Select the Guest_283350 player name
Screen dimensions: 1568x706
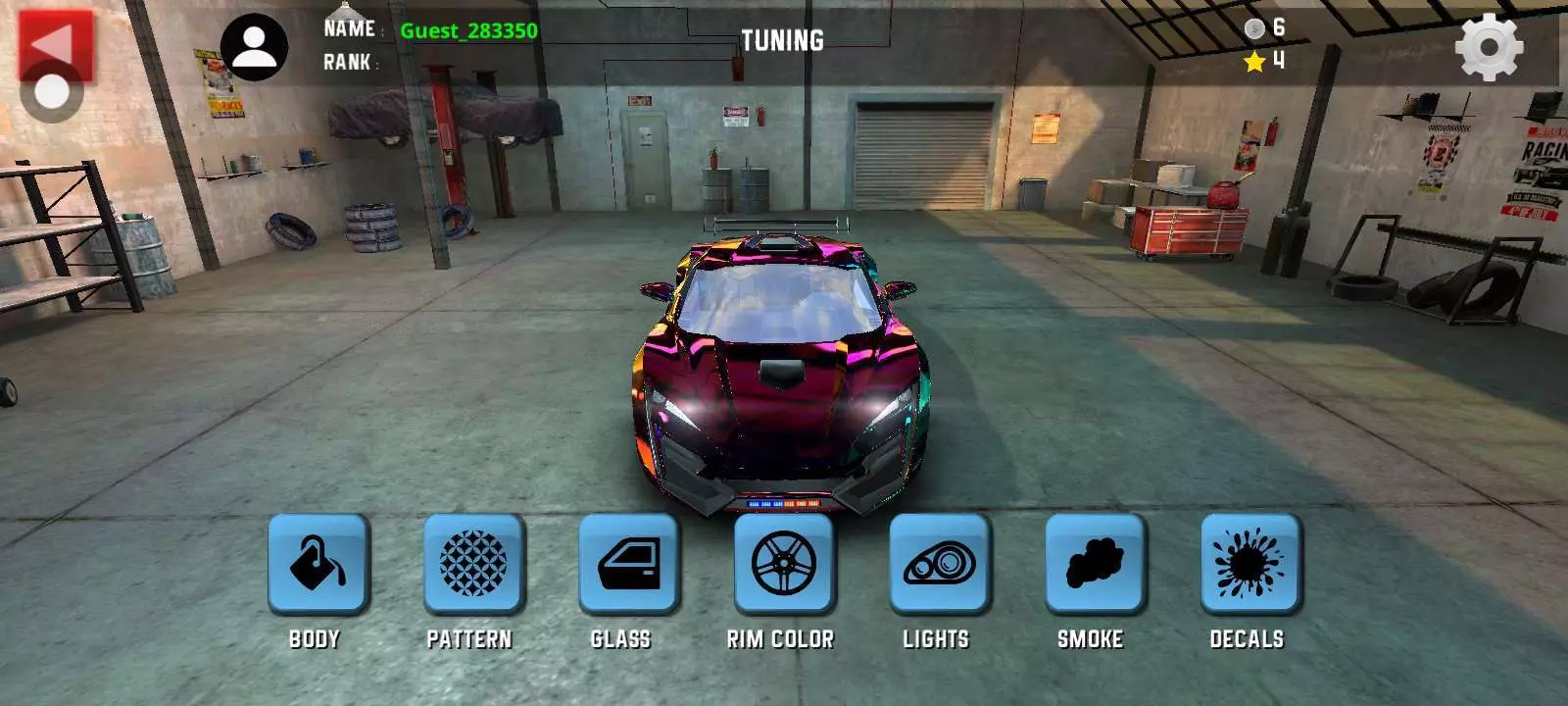click(468, 30)
